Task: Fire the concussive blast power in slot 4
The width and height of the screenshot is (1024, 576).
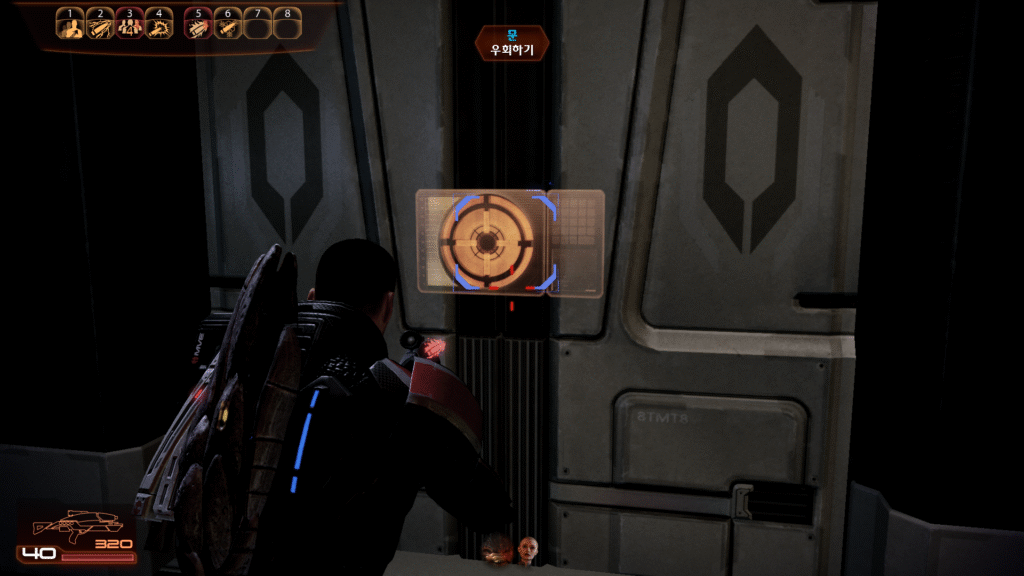Action: (x=159, y=26)
